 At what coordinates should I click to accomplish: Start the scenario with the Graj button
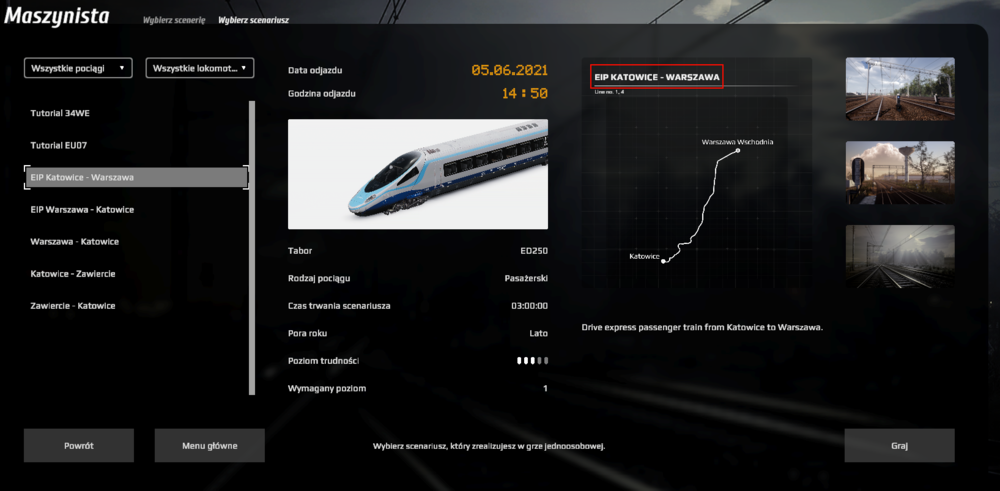(x=899, y=446)
